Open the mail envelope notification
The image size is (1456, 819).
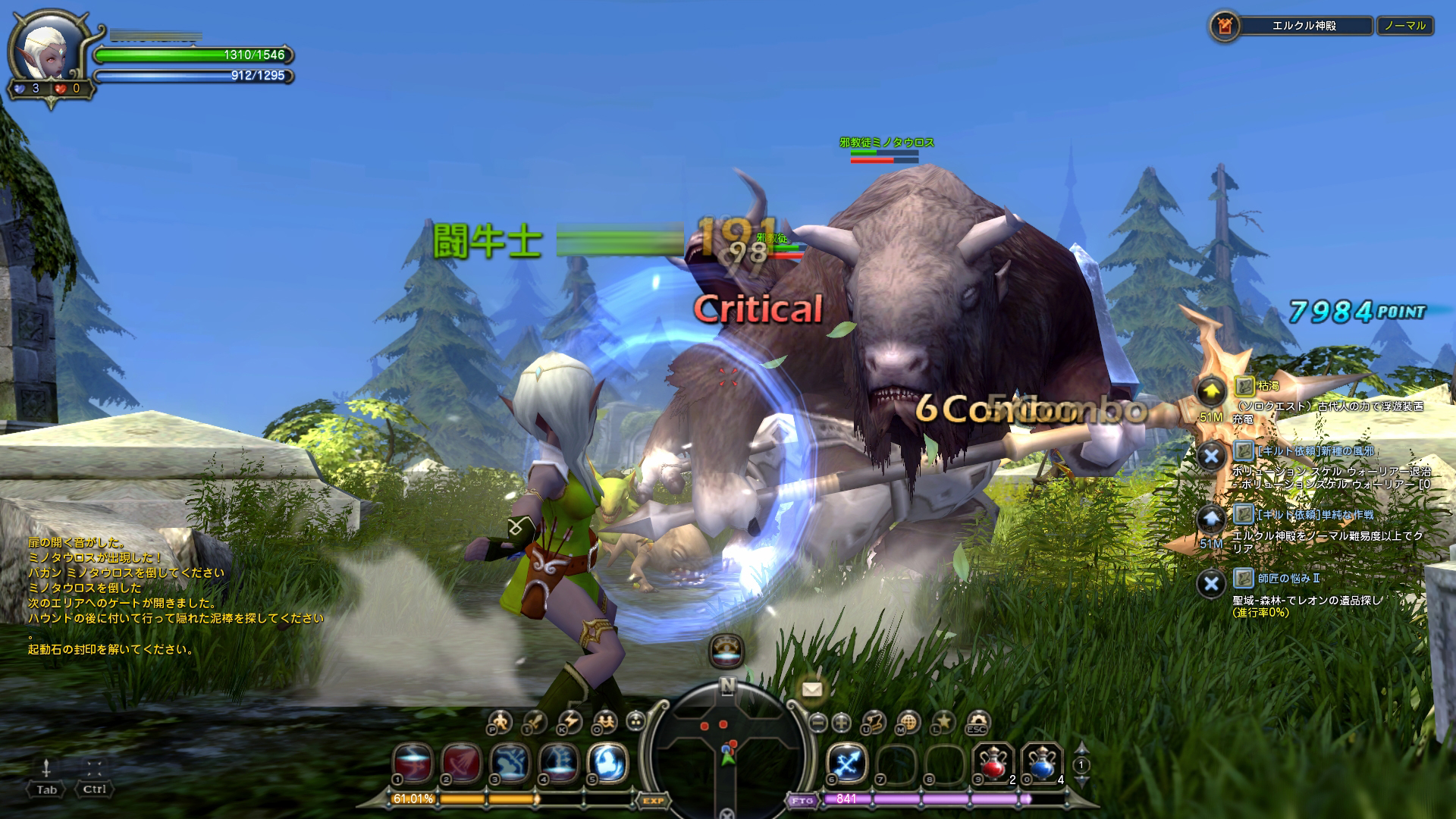(x=812, y=689)
